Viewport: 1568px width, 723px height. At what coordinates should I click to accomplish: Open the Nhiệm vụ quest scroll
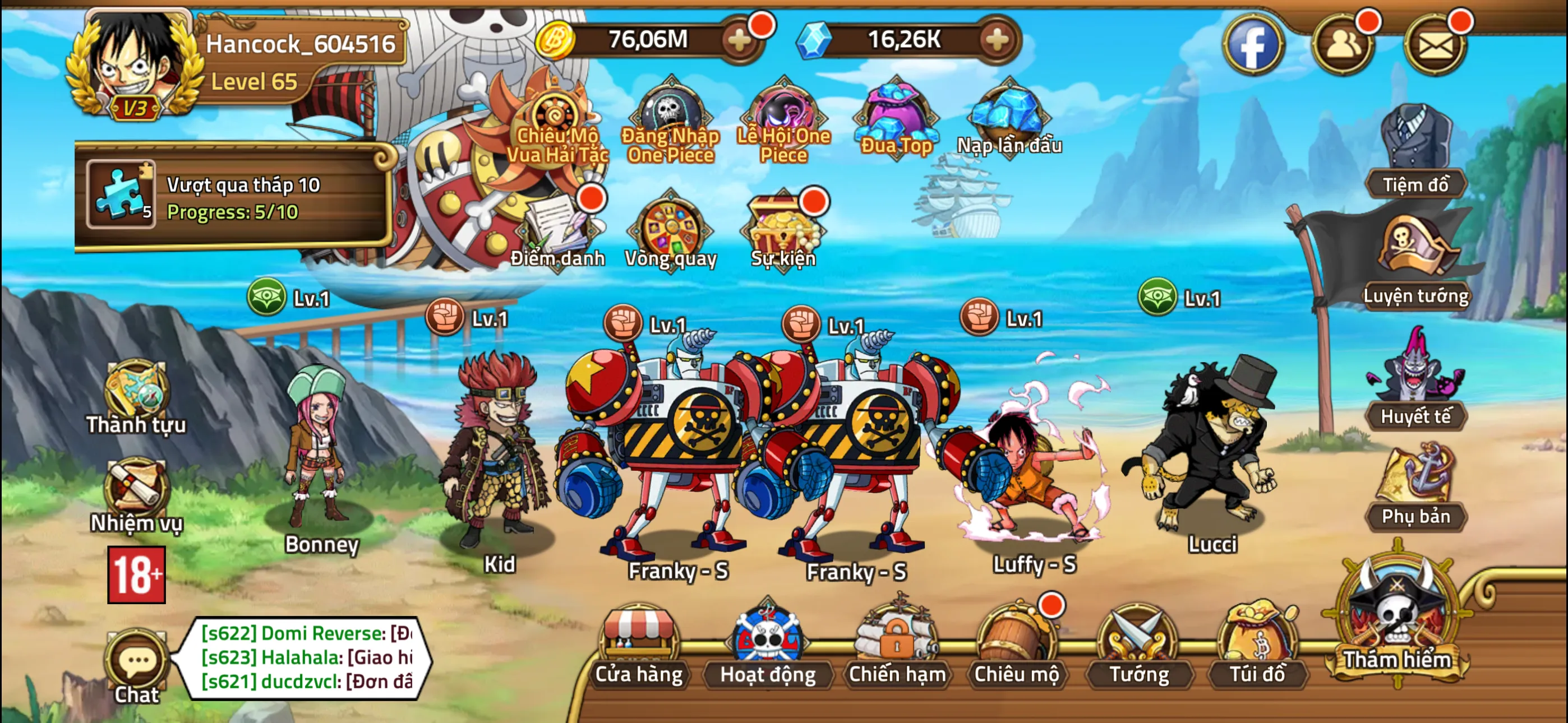pyautogui.click(x=136, y=494)
